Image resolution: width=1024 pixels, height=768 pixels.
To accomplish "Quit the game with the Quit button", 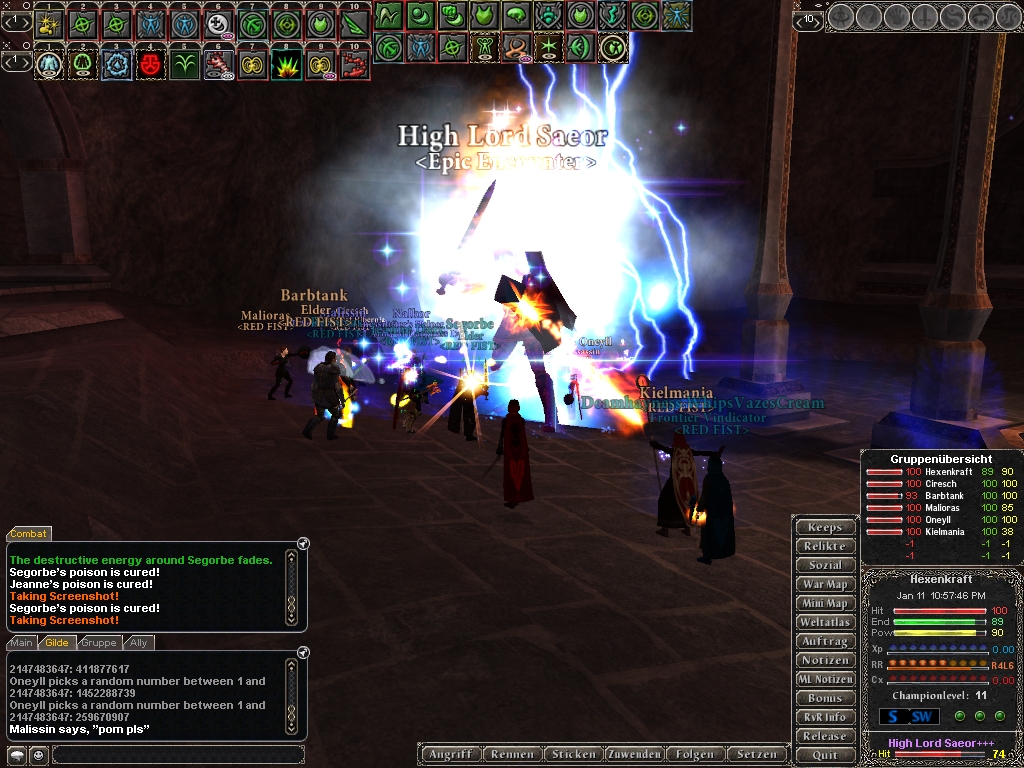I will point(825,755).
